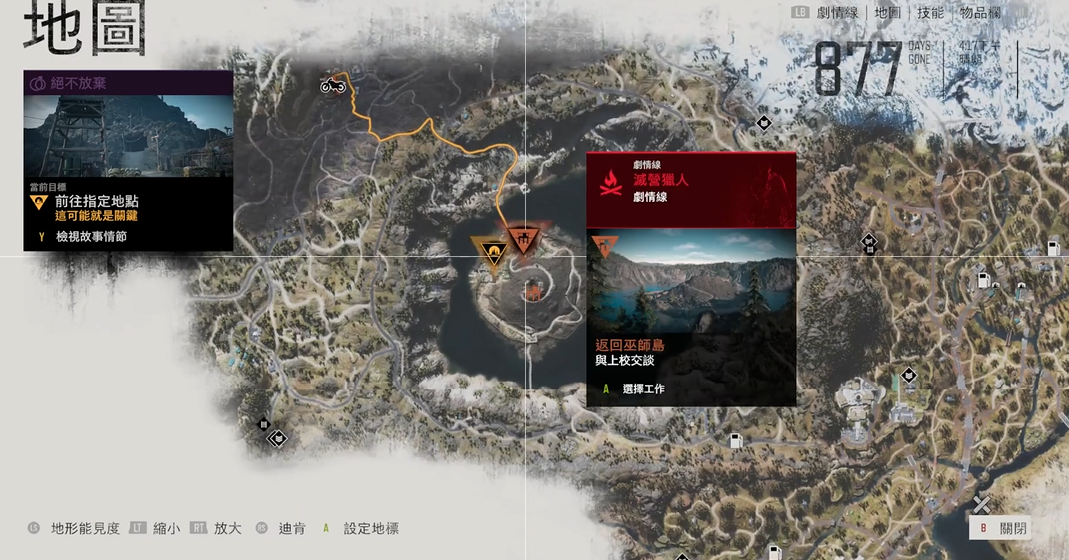Click 檢視故事情節 to view story details
The height and width of the screenshot is (560, 1069).
[x=90, y=237]
